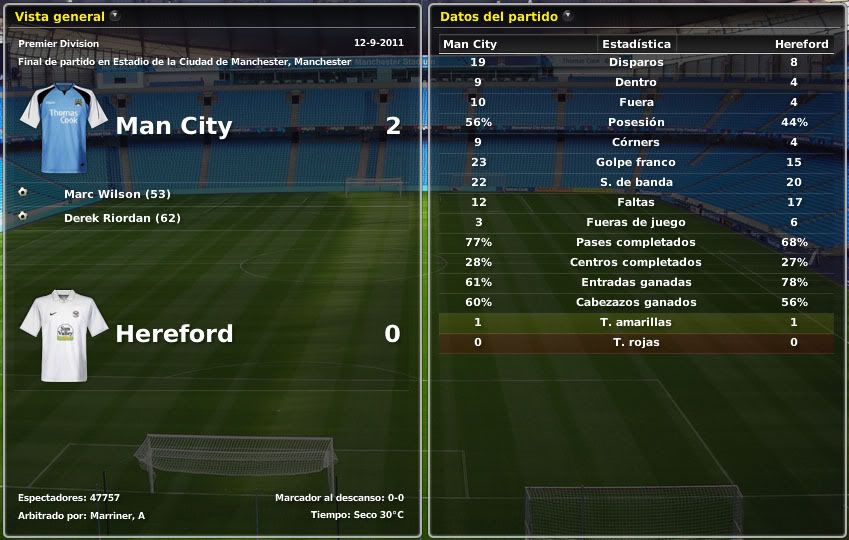Open the Vista general panel dropdown
849x540 pixels.
click(x=115, y=16)
